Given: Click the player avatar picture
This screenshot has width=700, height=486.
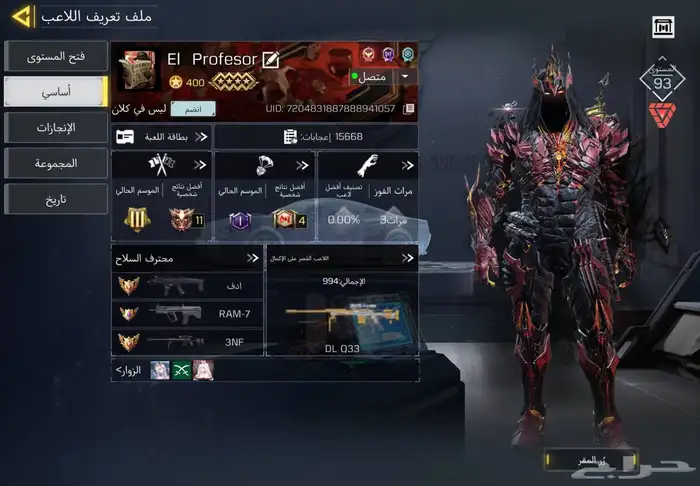Looking at the screenshot, I should (x=137, y=70).
